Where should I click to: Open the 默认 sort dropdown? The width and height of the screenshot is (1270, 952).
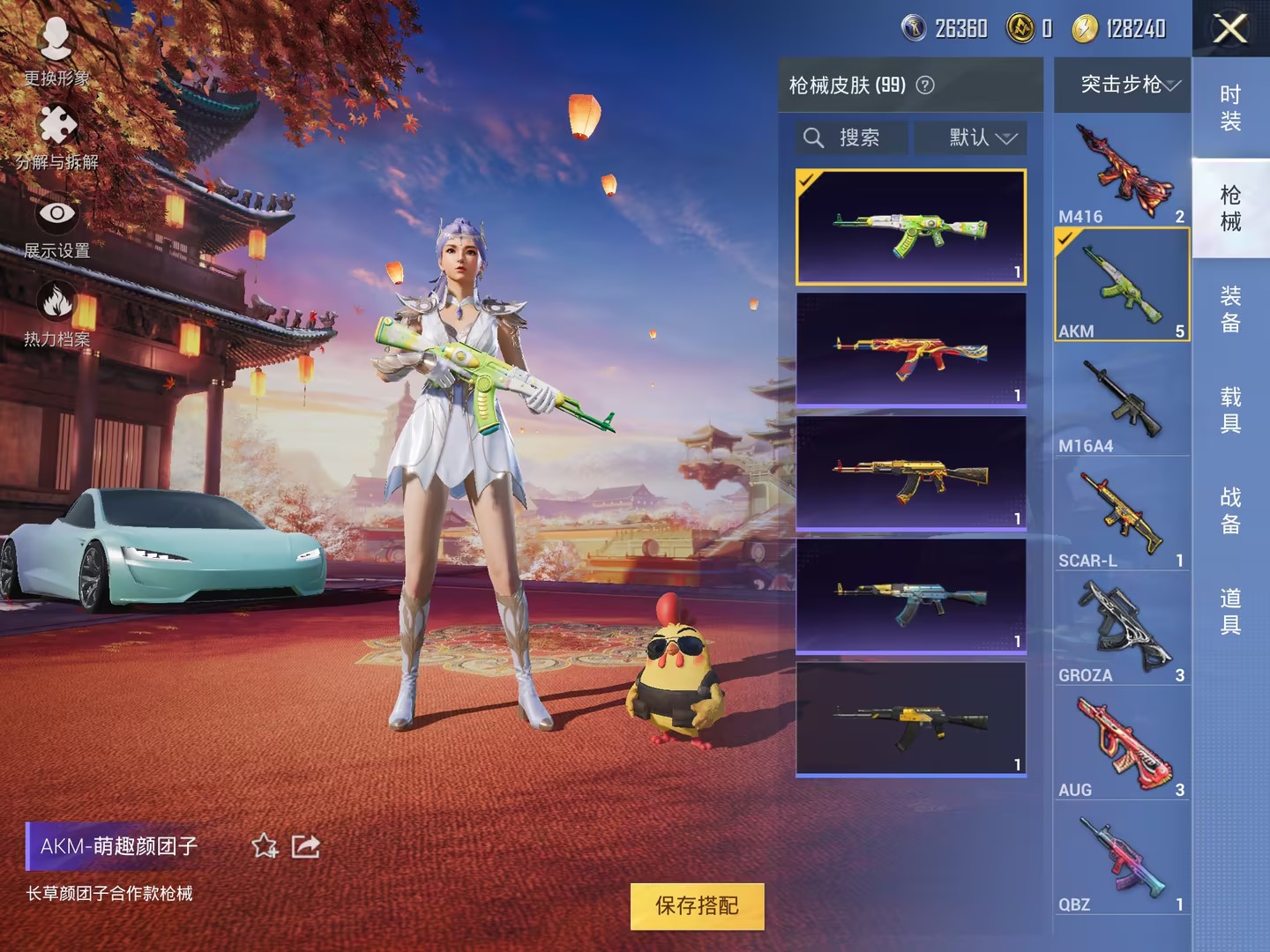point(970,138)
